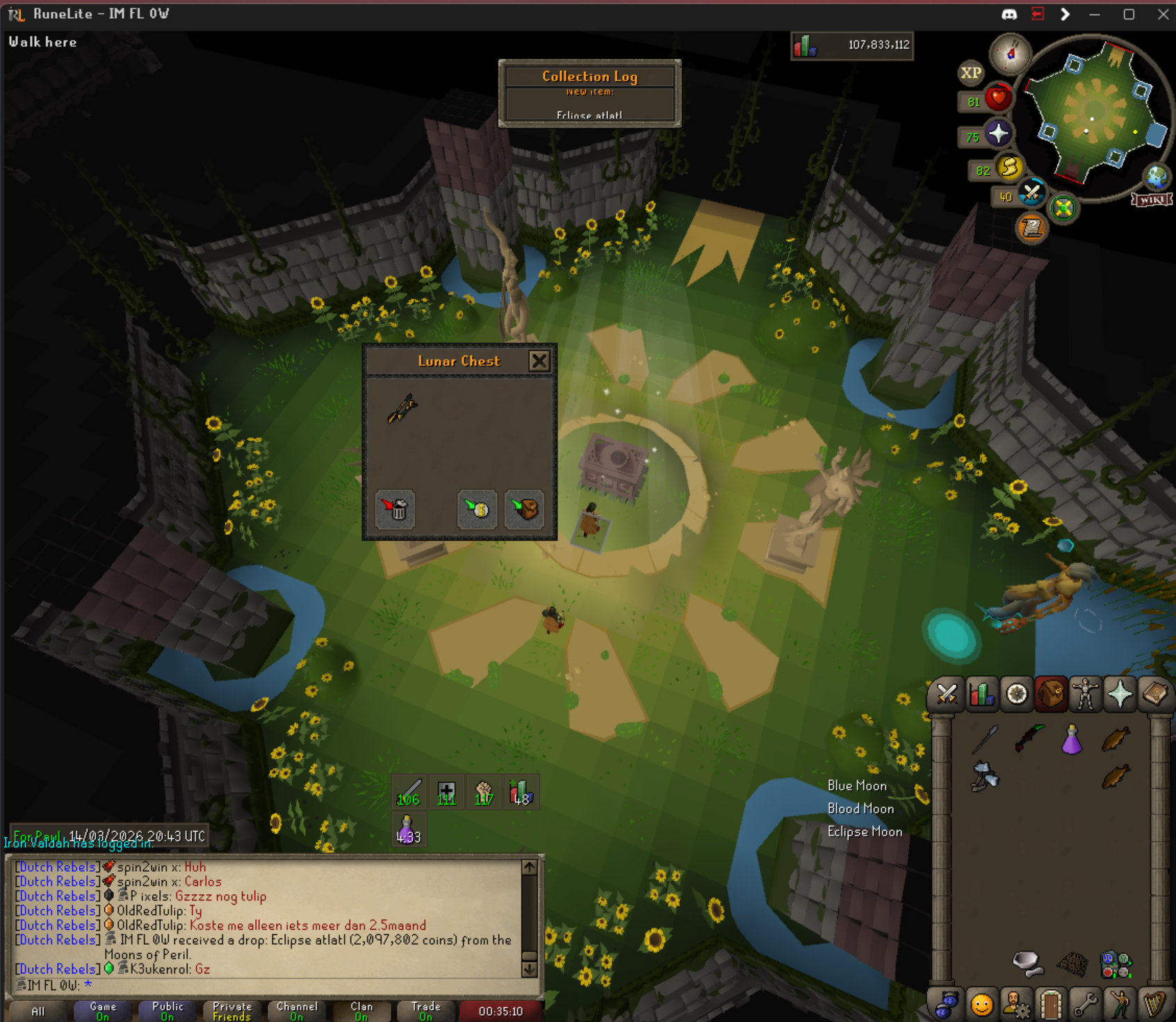This screenshot has width=1176, height=1022.
Task: Close the Lunar Chest window
Action: point(539,361)
